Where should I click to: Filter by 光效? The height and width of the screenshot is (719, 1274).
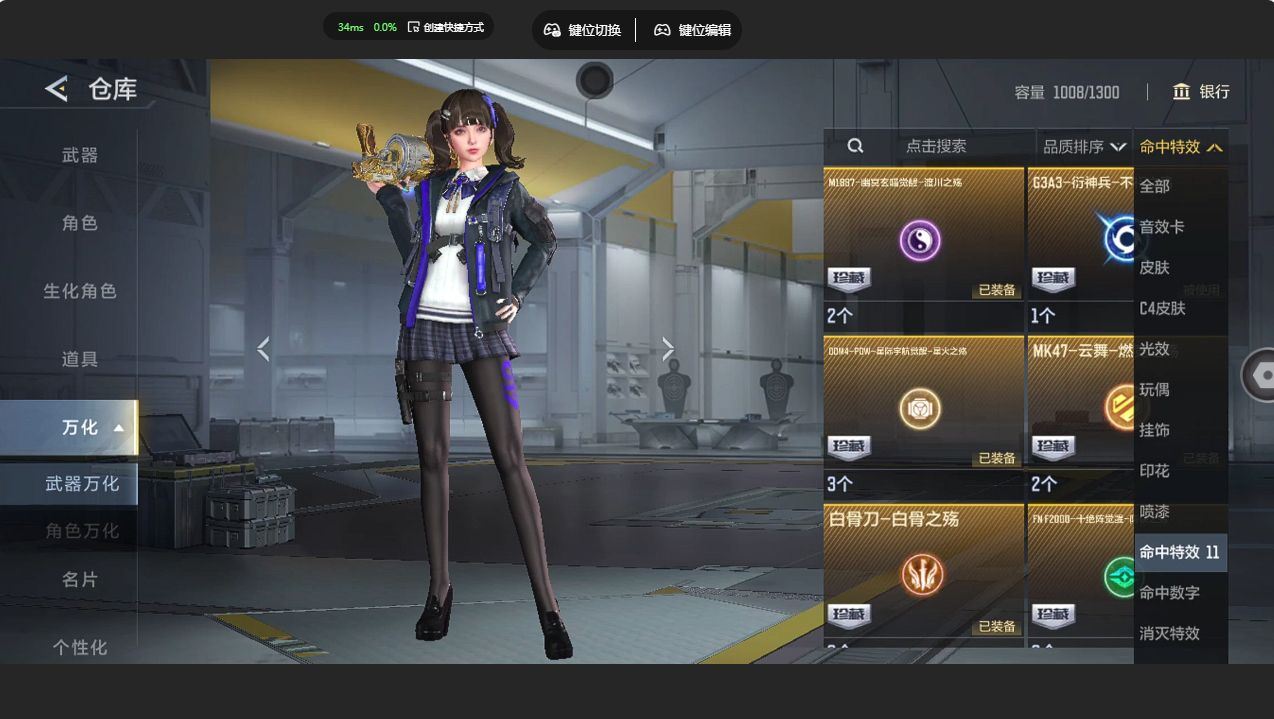(x=1155, y=349)
